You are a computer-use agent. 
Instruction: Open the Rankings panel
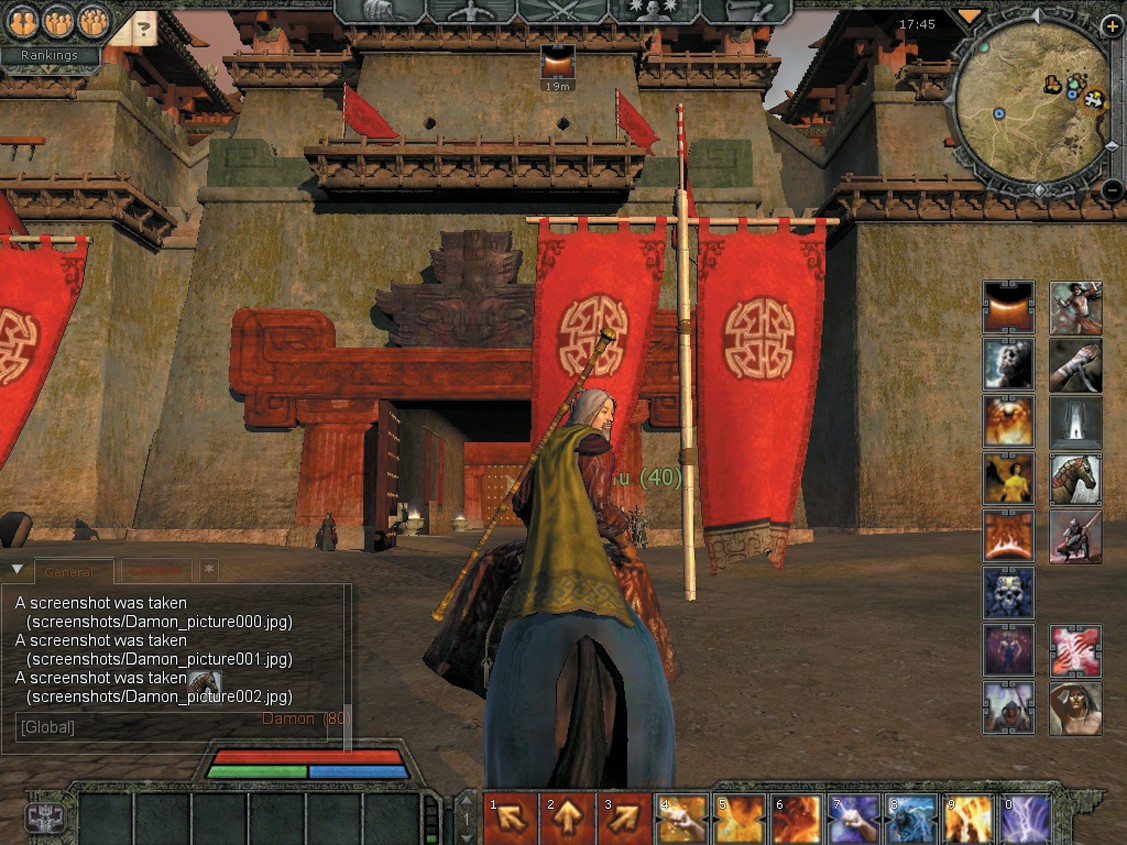pyautogui.click(x=50, y=56)
